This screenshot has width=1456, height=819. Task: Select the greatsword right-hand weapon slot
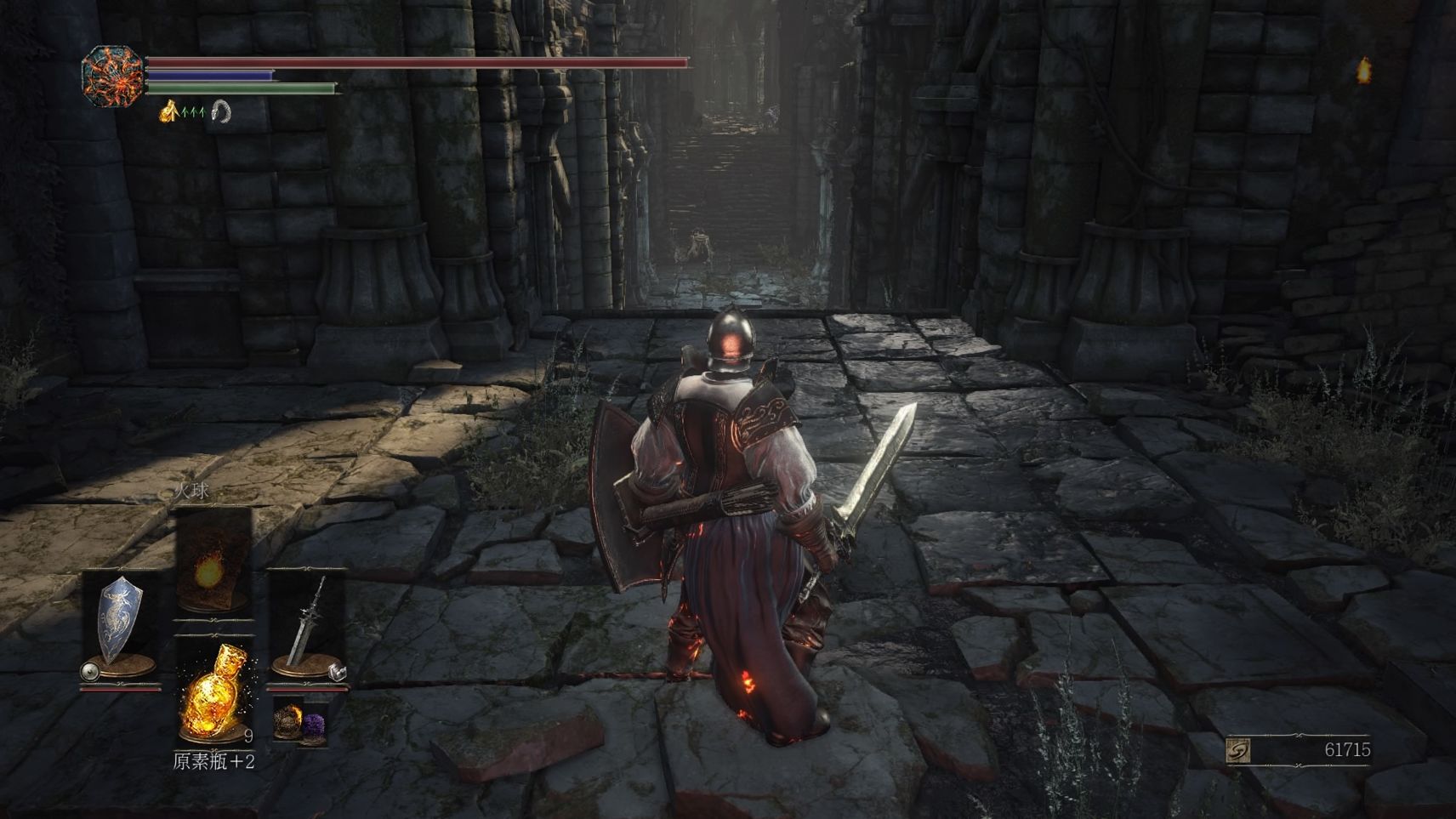pos(307,623)
